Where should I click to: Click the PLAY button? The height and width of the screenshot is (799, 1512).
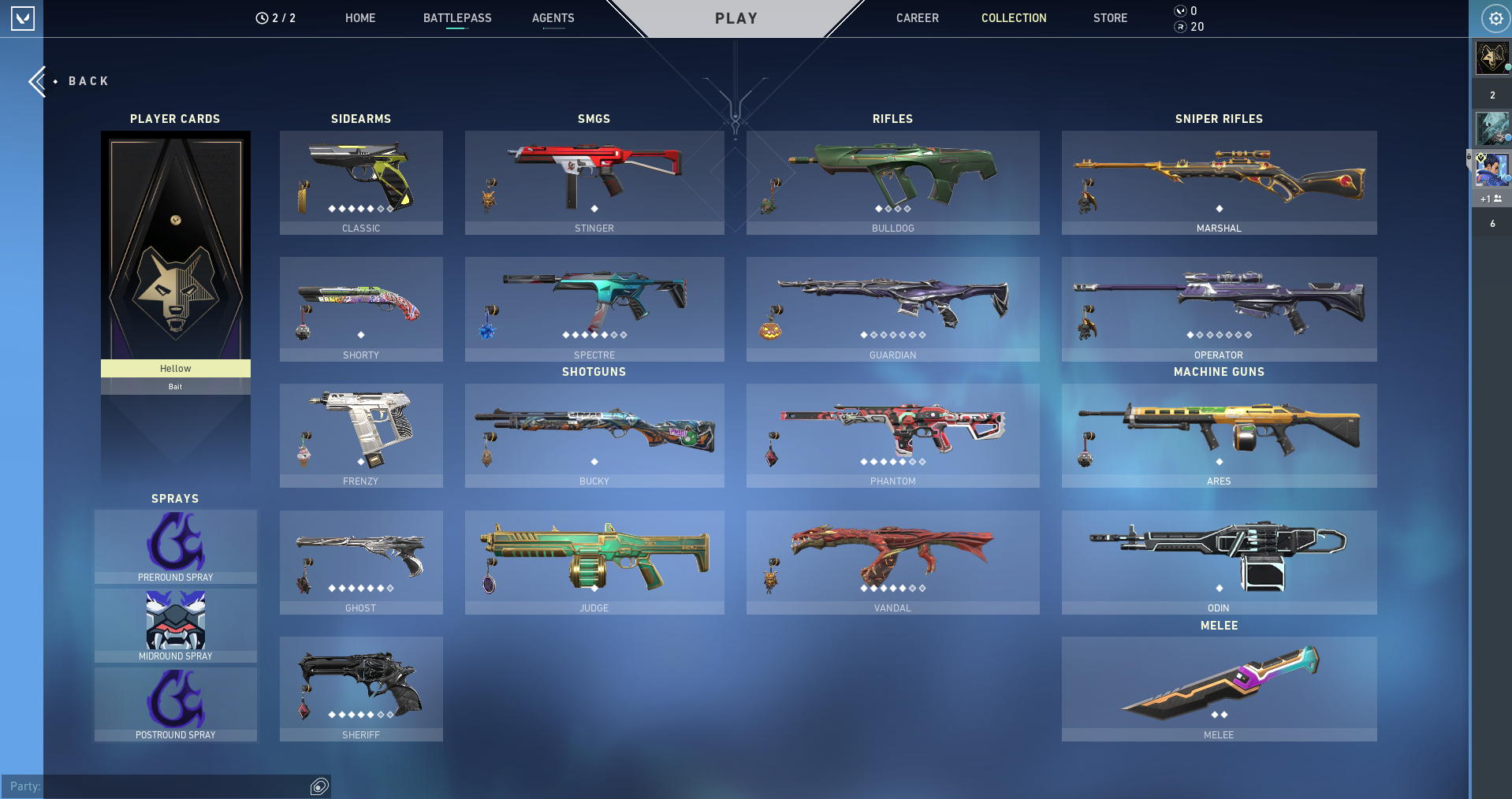point(736,18)
